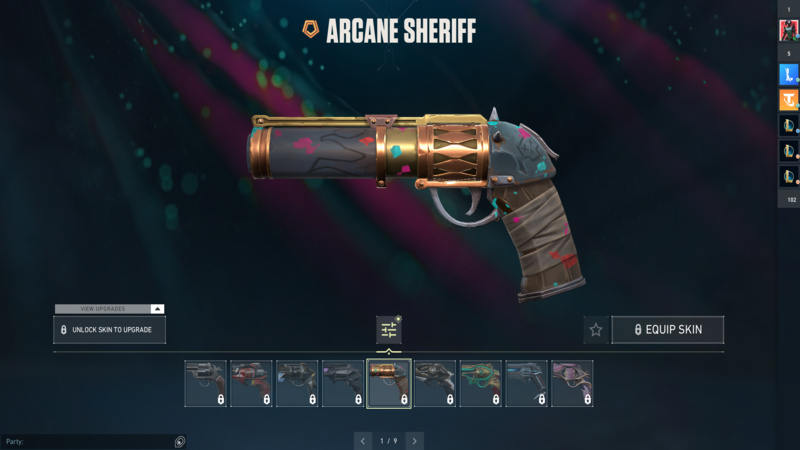
Task: Click the blue boot friend icon
Action: (x=788, y=74)
